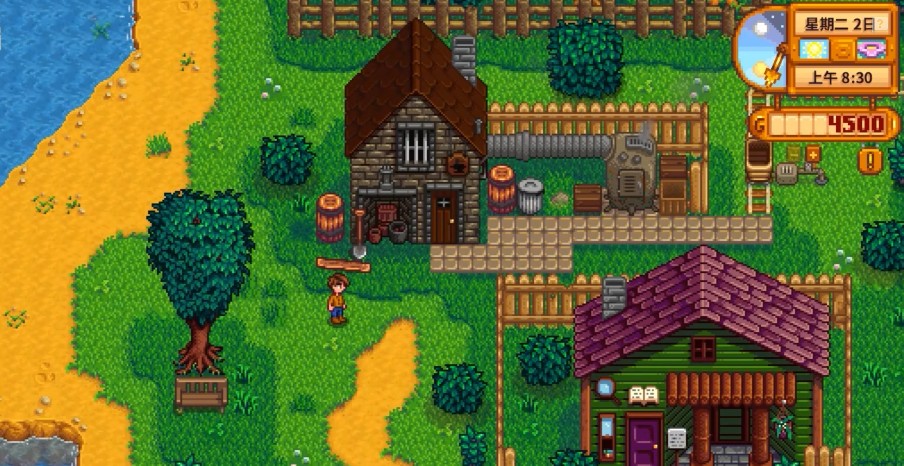Open the quest journal exclamation icon

tap(871, 159)
